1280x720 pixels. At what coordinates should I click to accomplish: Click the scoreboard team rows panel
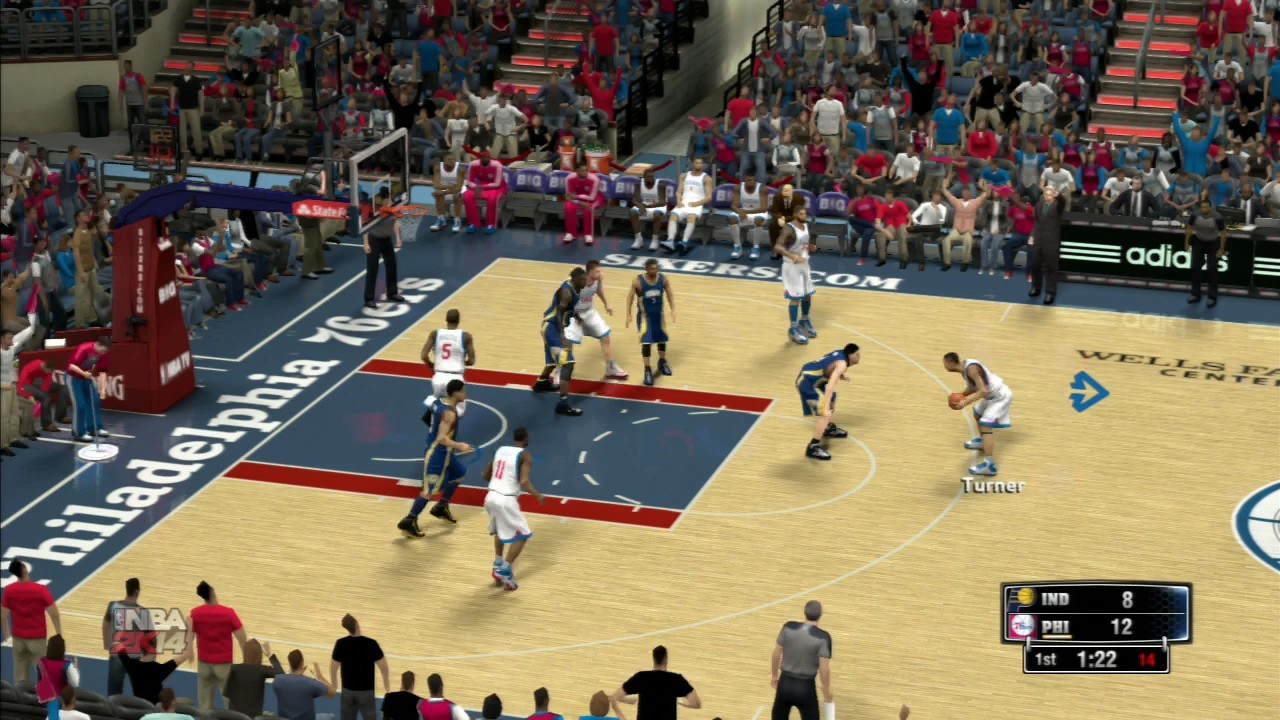[1095, 613]
